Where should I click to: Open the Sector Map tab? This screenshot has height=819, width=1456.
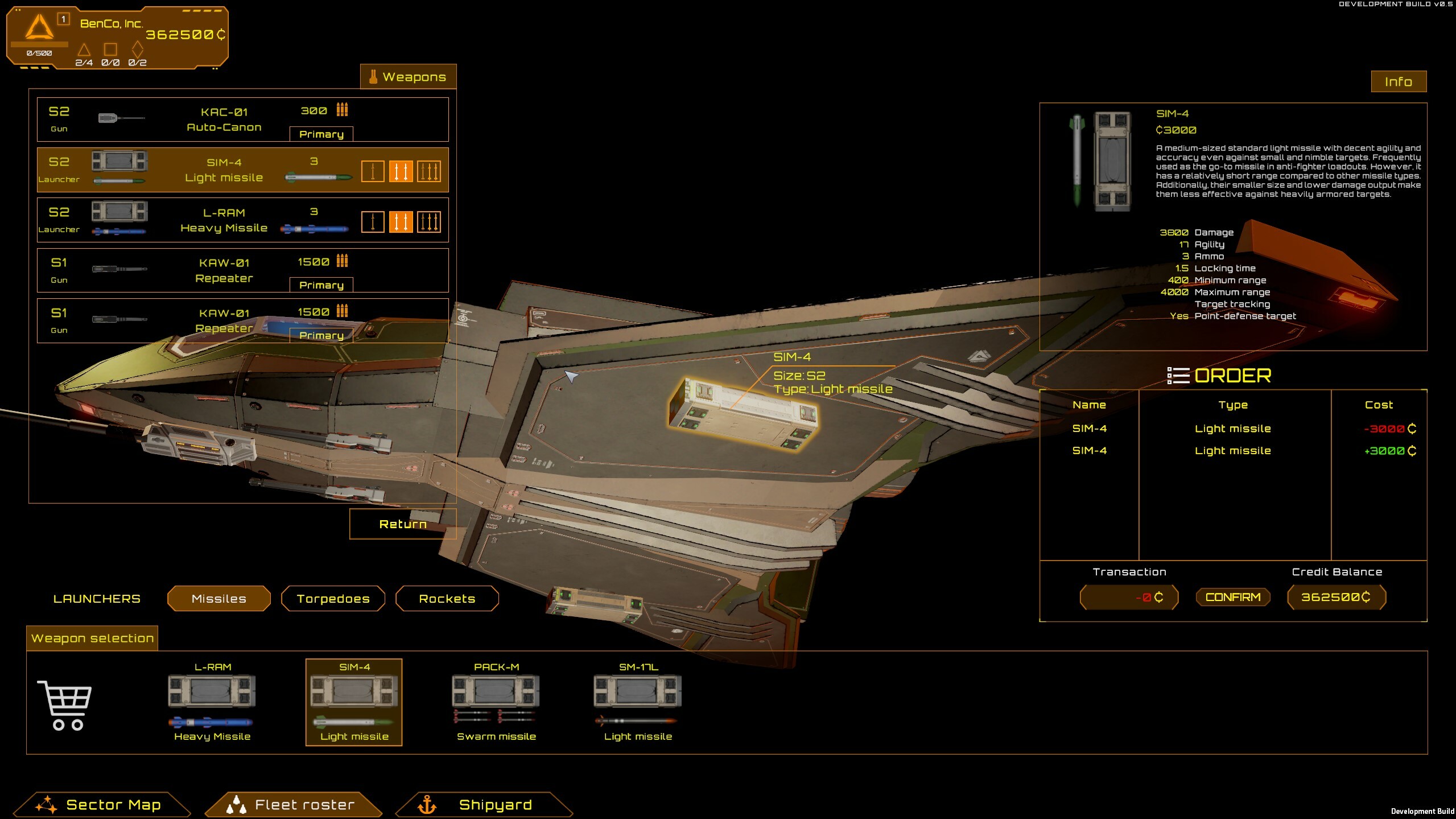tap(113, 804)
